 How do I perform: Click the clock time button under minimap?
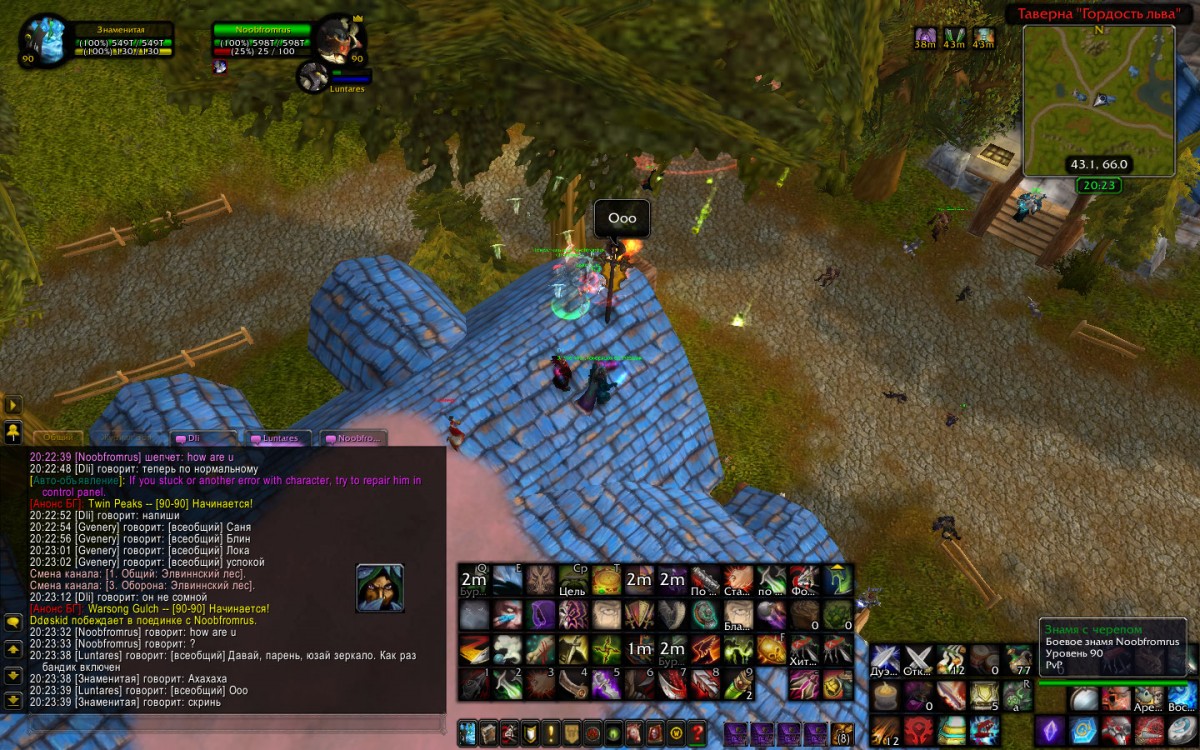point(1098,185)
